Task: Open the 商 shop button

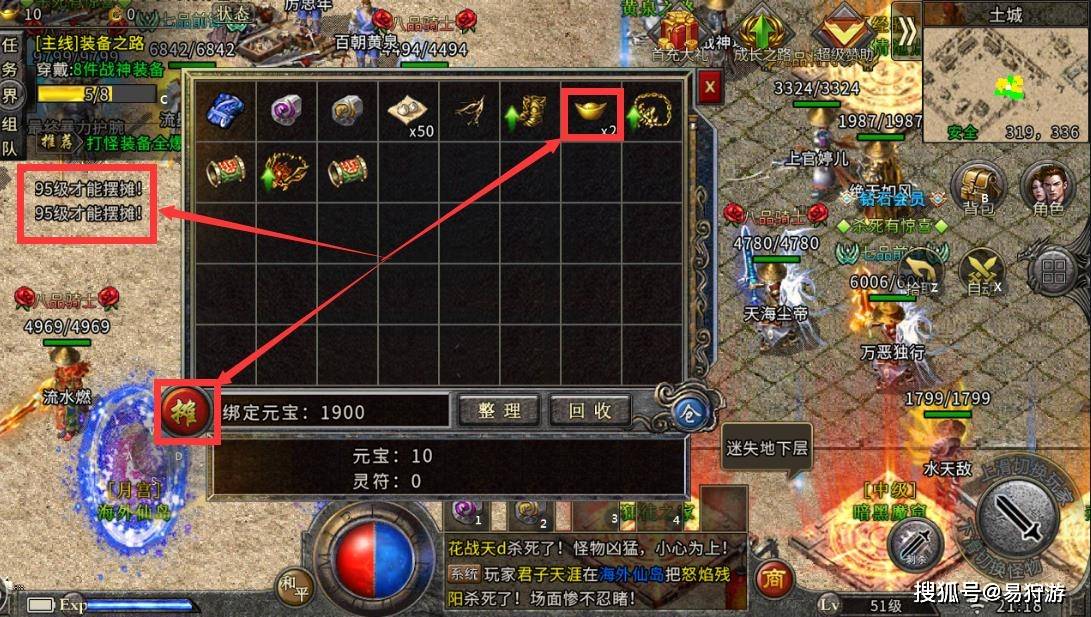Action: pyautogui.click(x=772, y=577)
